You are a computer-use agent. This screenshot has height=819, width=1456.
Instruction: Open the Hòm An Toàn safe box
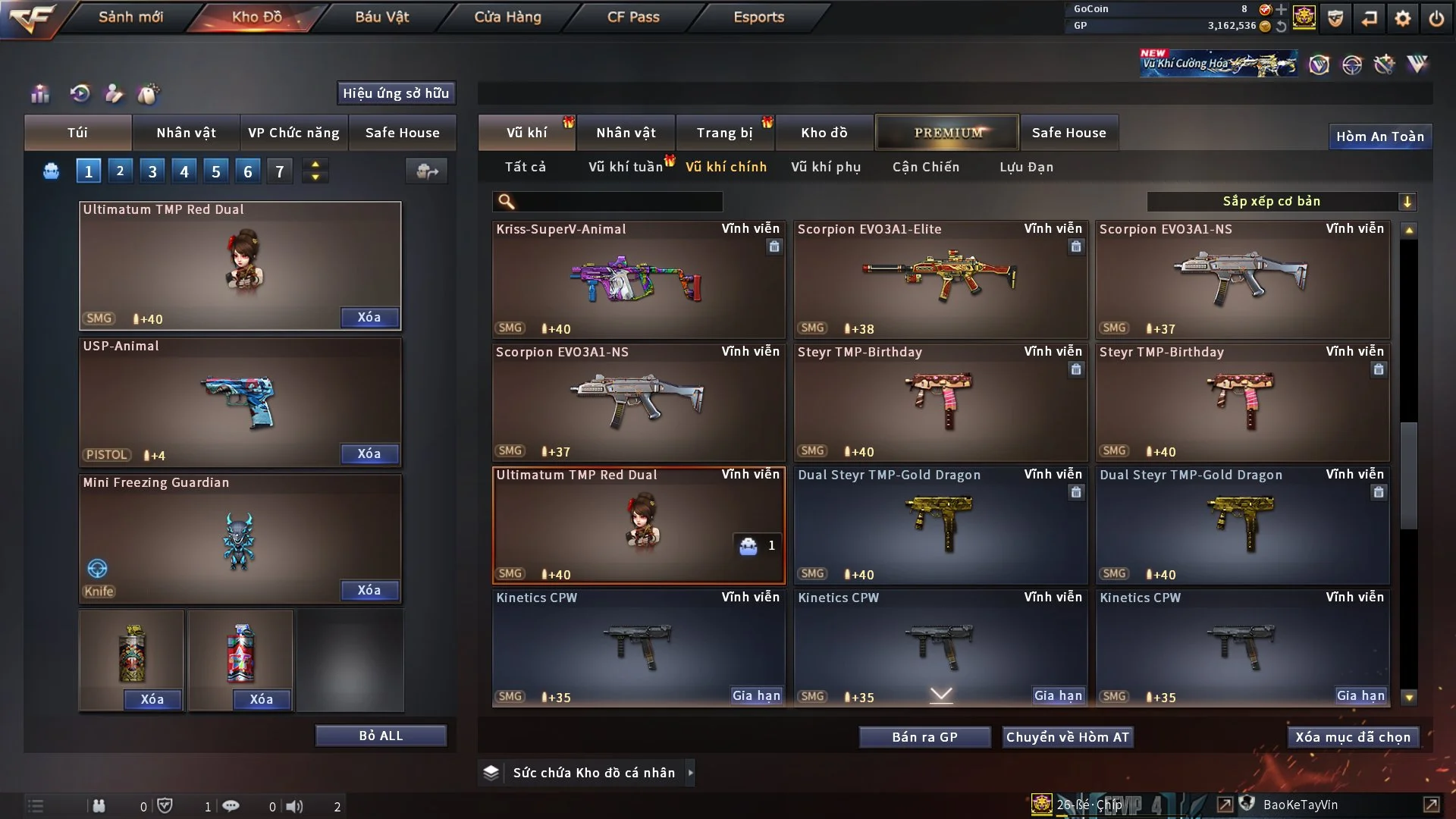(x=1379, y=136)
